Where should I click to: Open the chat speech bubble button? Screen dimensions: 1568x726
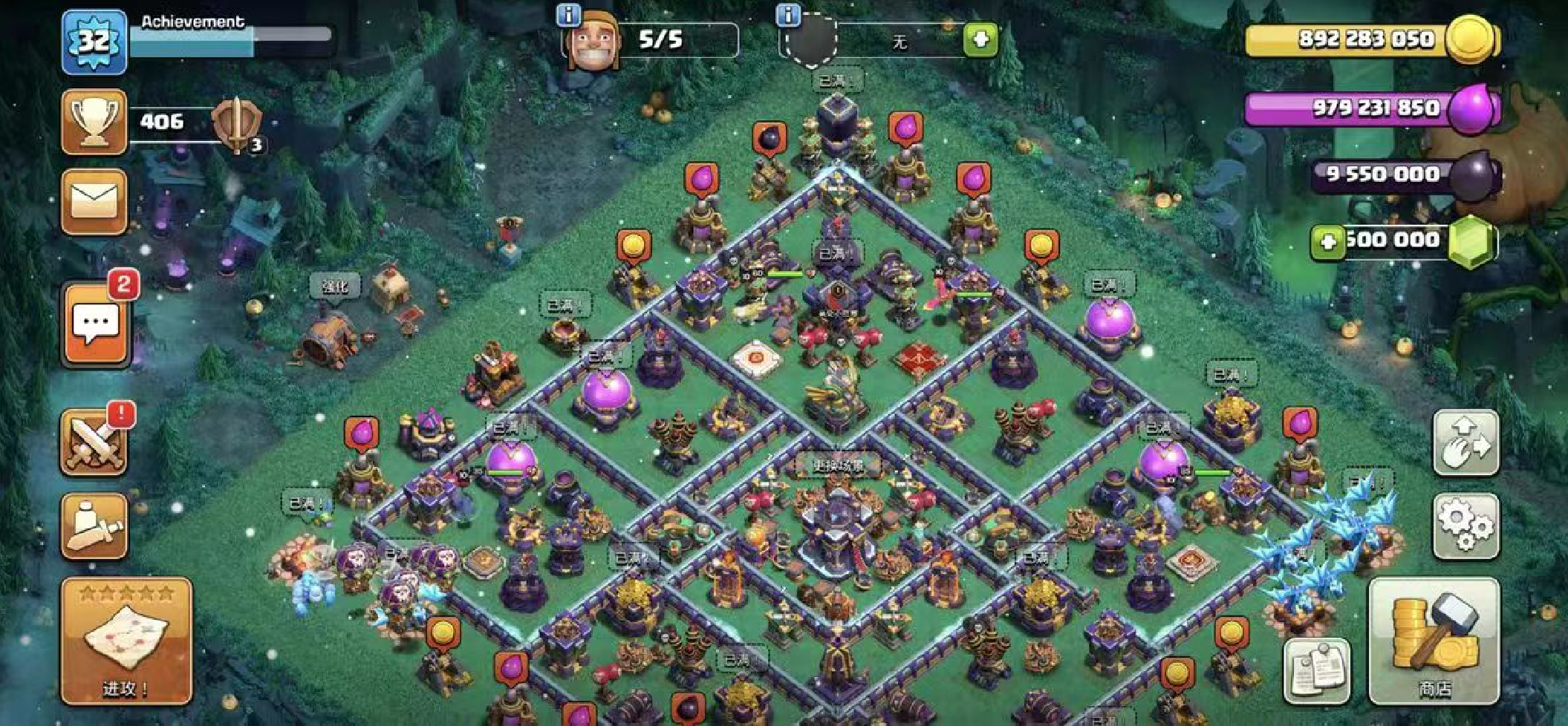[95, 324]
